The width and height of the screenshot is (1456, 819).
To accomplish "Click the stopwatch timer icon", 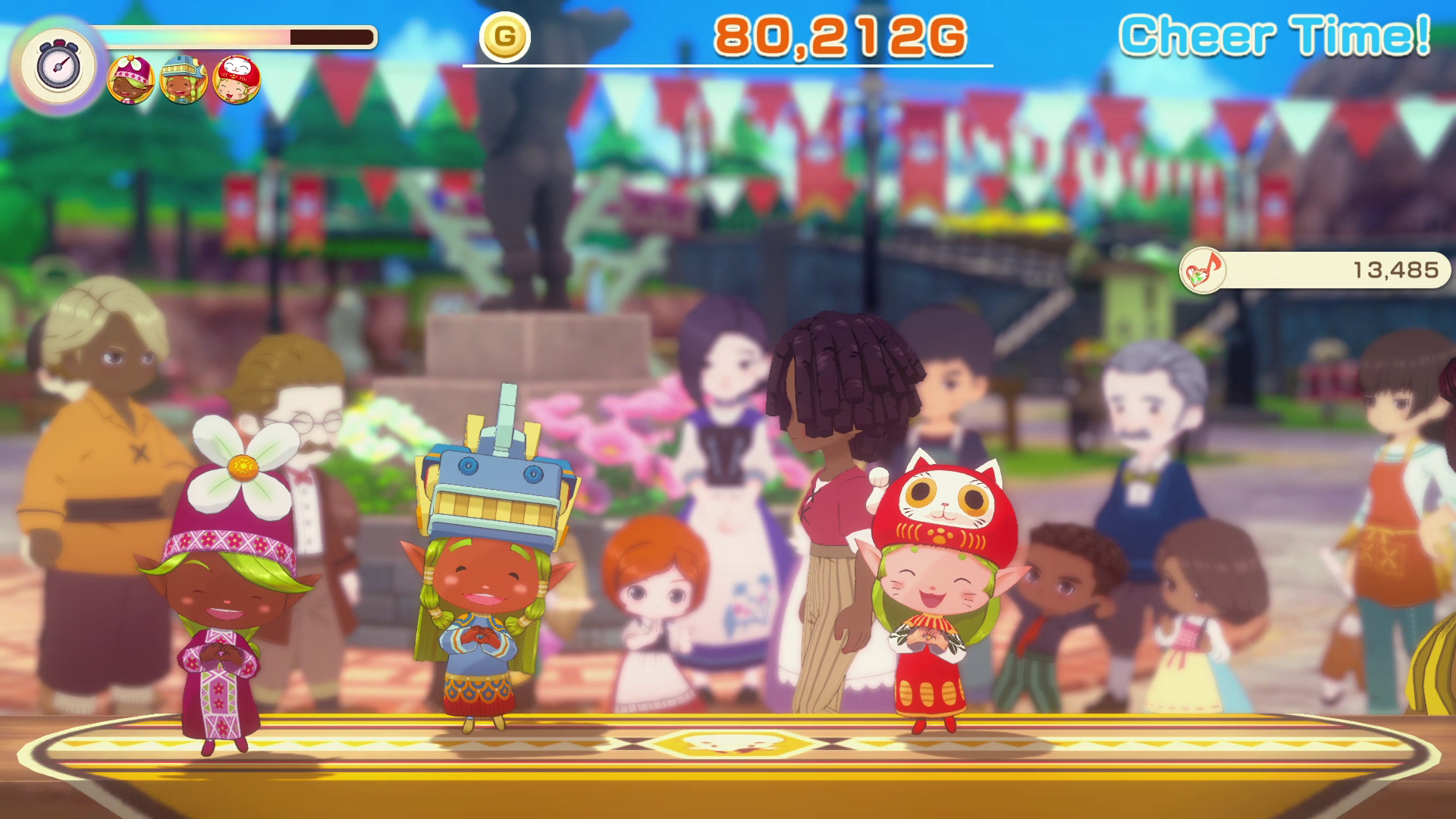I will [58, 64].
